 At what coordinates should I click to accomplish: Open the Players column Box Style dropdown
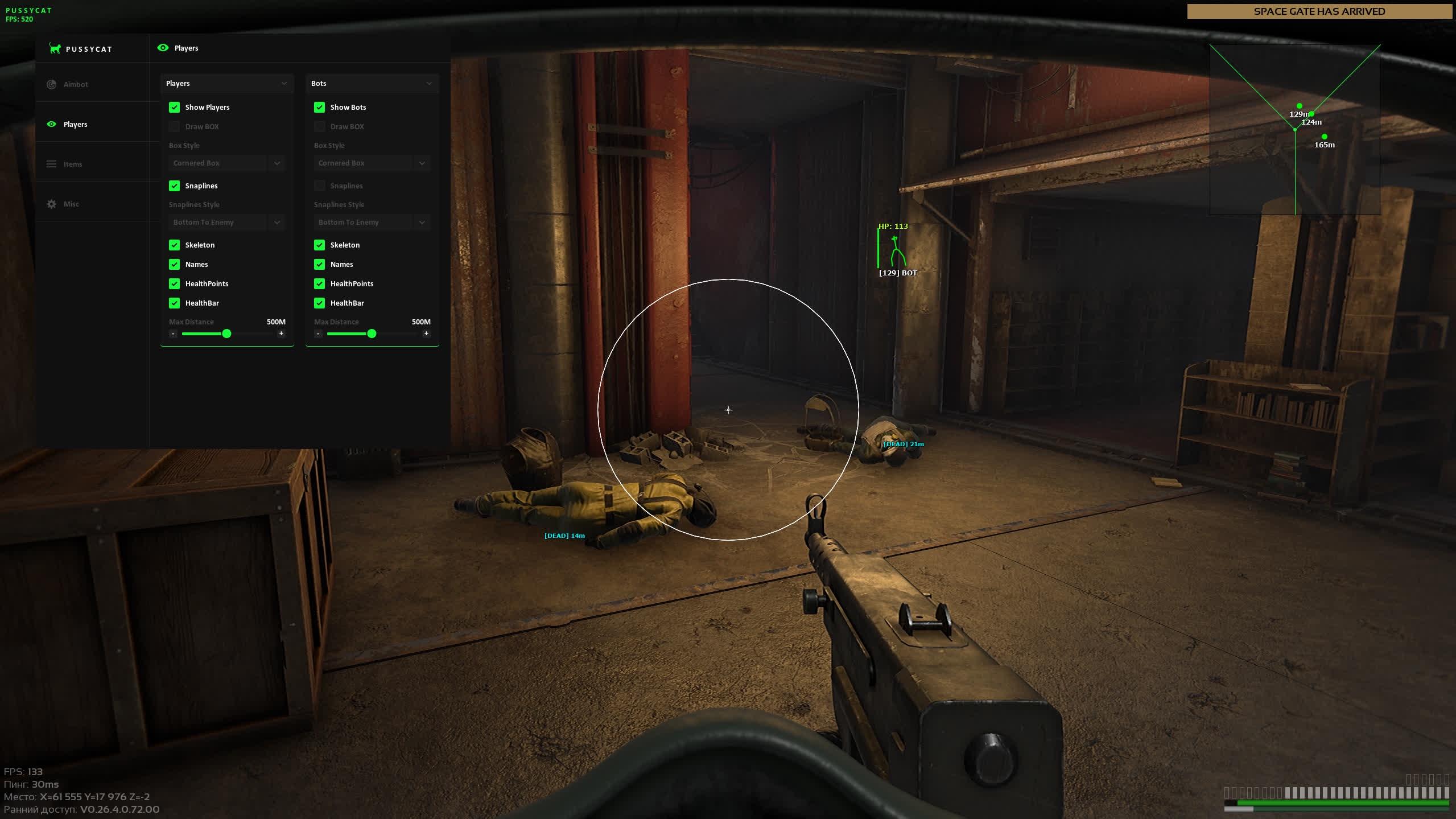226,163
